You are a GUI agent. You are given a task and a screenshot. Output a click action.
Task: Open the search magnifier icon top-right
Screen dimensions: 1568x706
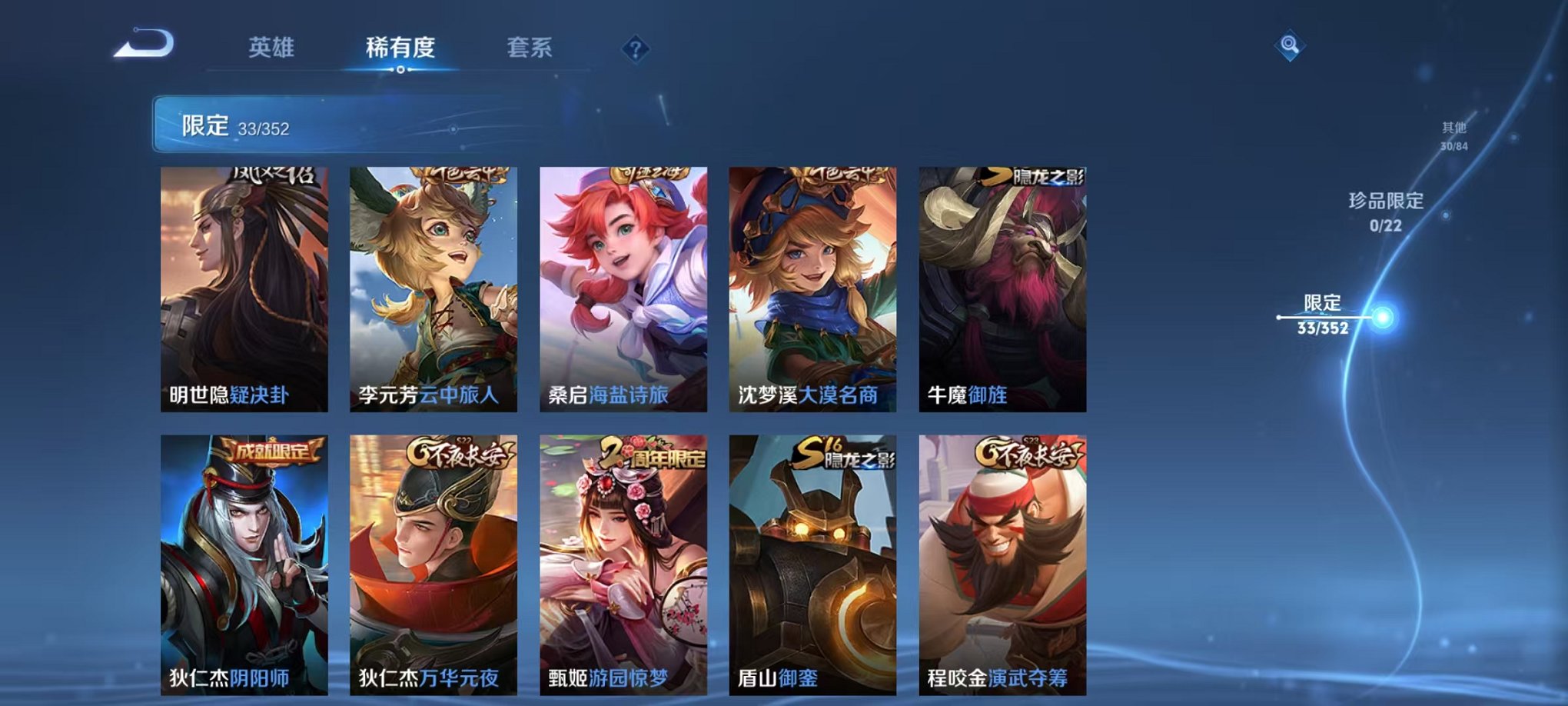[x=1290, y=44]
